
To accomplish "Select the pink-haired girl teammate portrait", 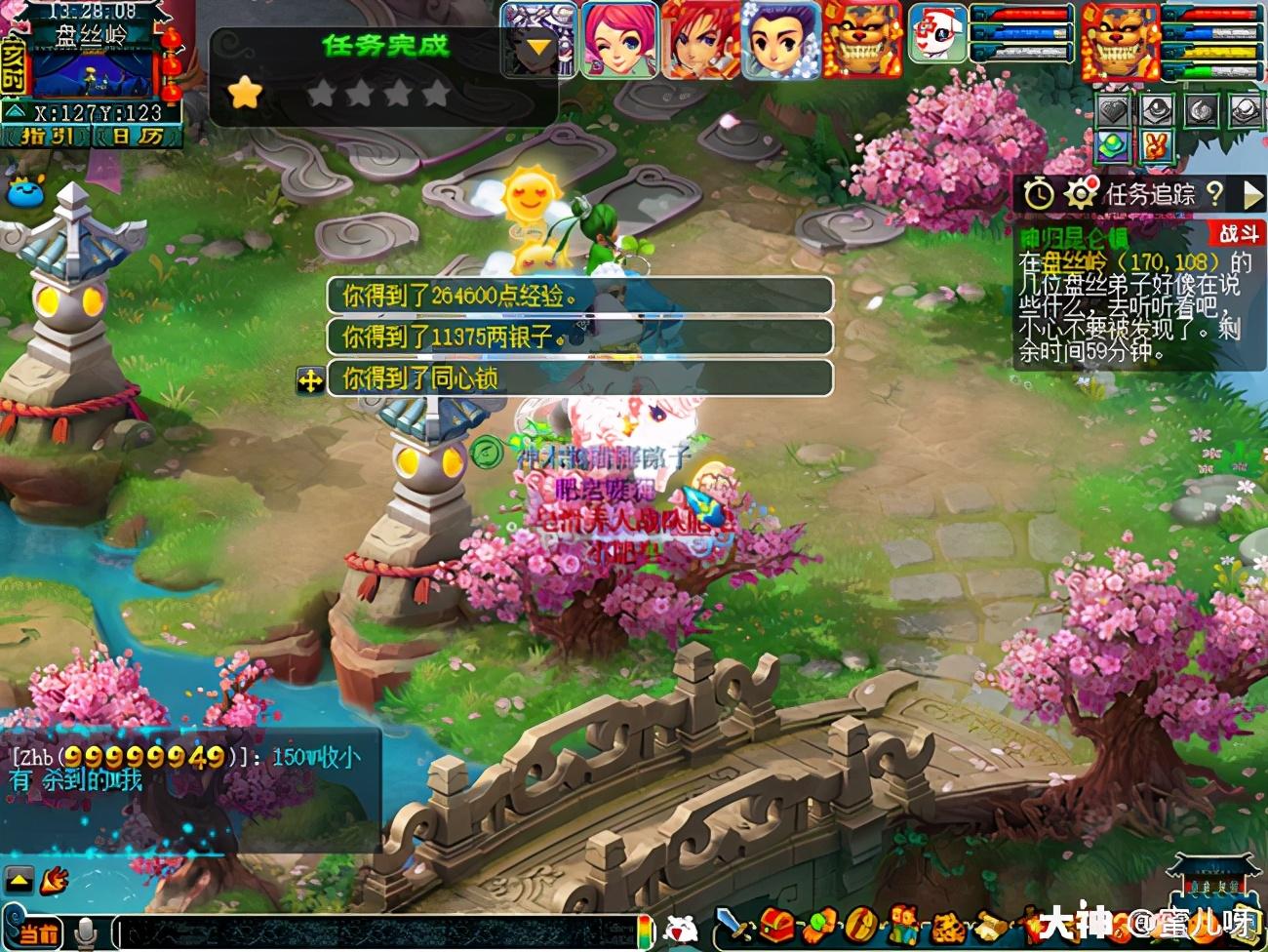I will (x=620, y=40).
